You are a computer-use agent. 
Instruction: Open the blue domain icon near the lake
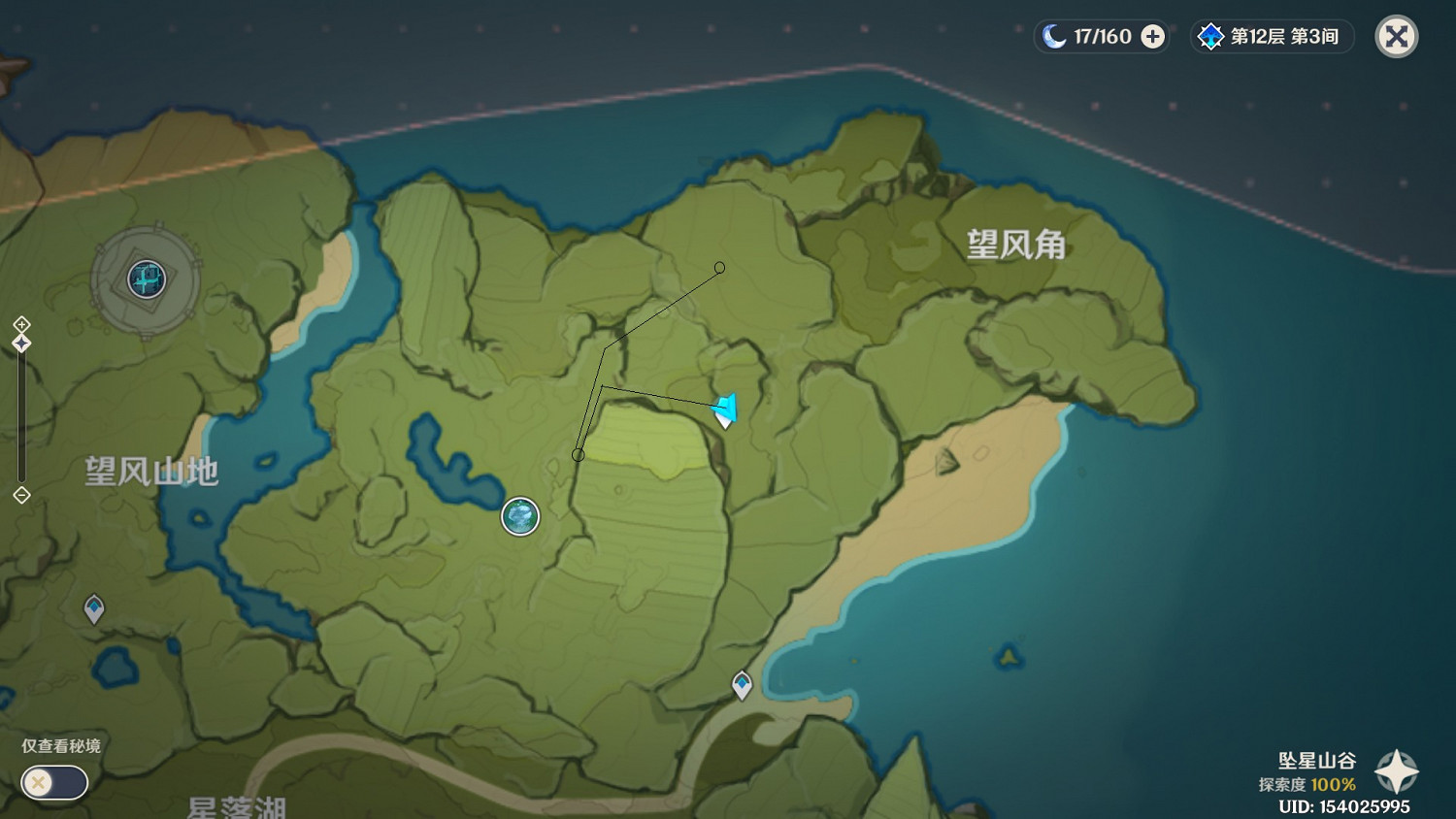tap(519, 517)
